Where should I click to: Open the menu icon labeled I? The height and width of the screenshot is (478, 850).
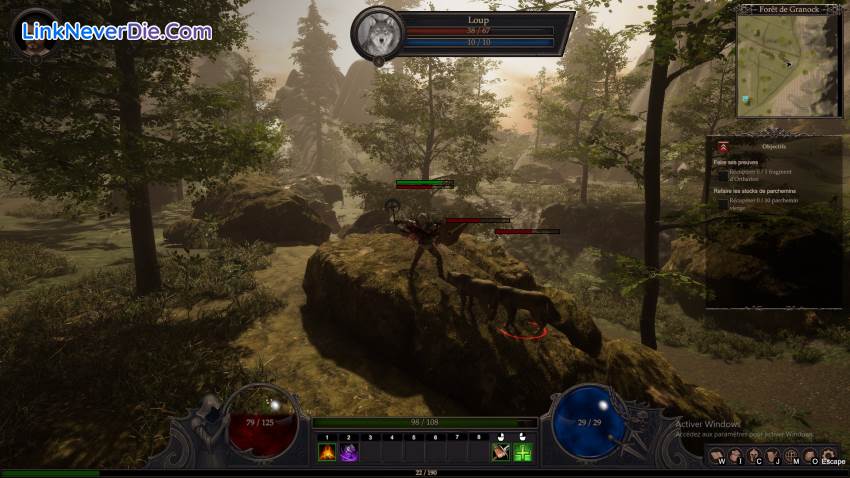737,457
